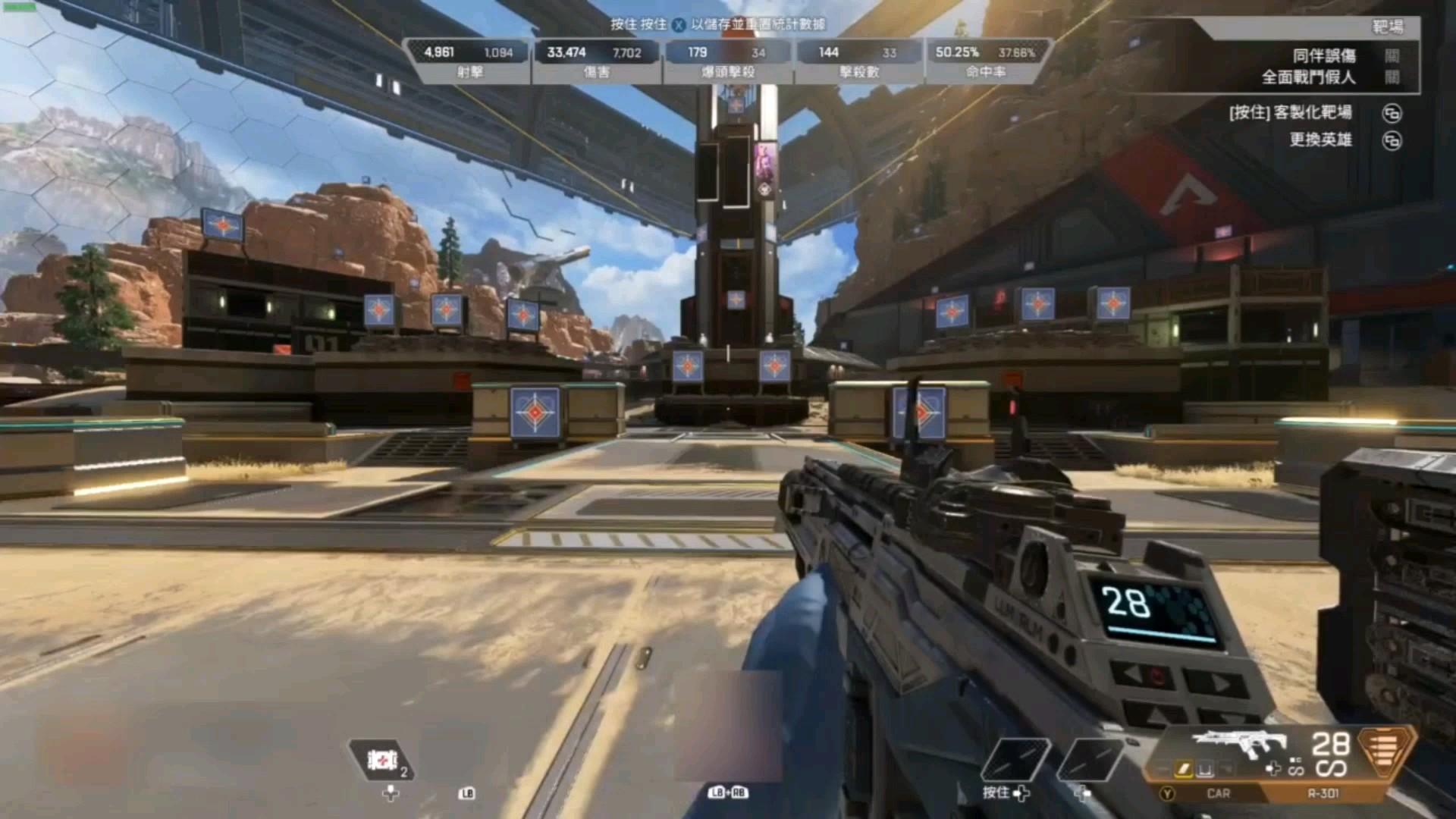Toggle the 全面戰鬥假人 combat dummies setting

1392,77
